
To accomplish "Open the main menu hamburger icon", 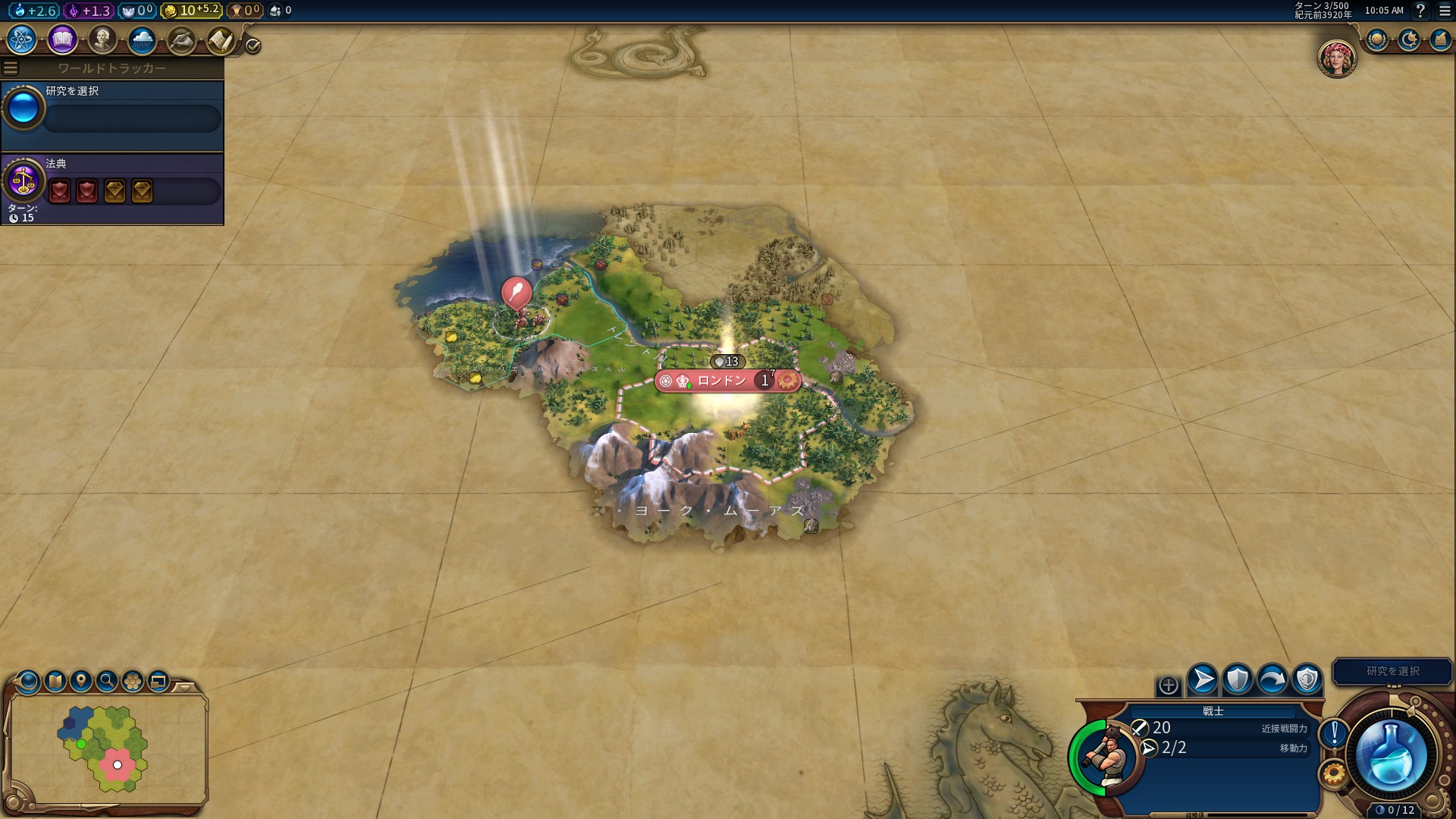I will coord(1445,11).
